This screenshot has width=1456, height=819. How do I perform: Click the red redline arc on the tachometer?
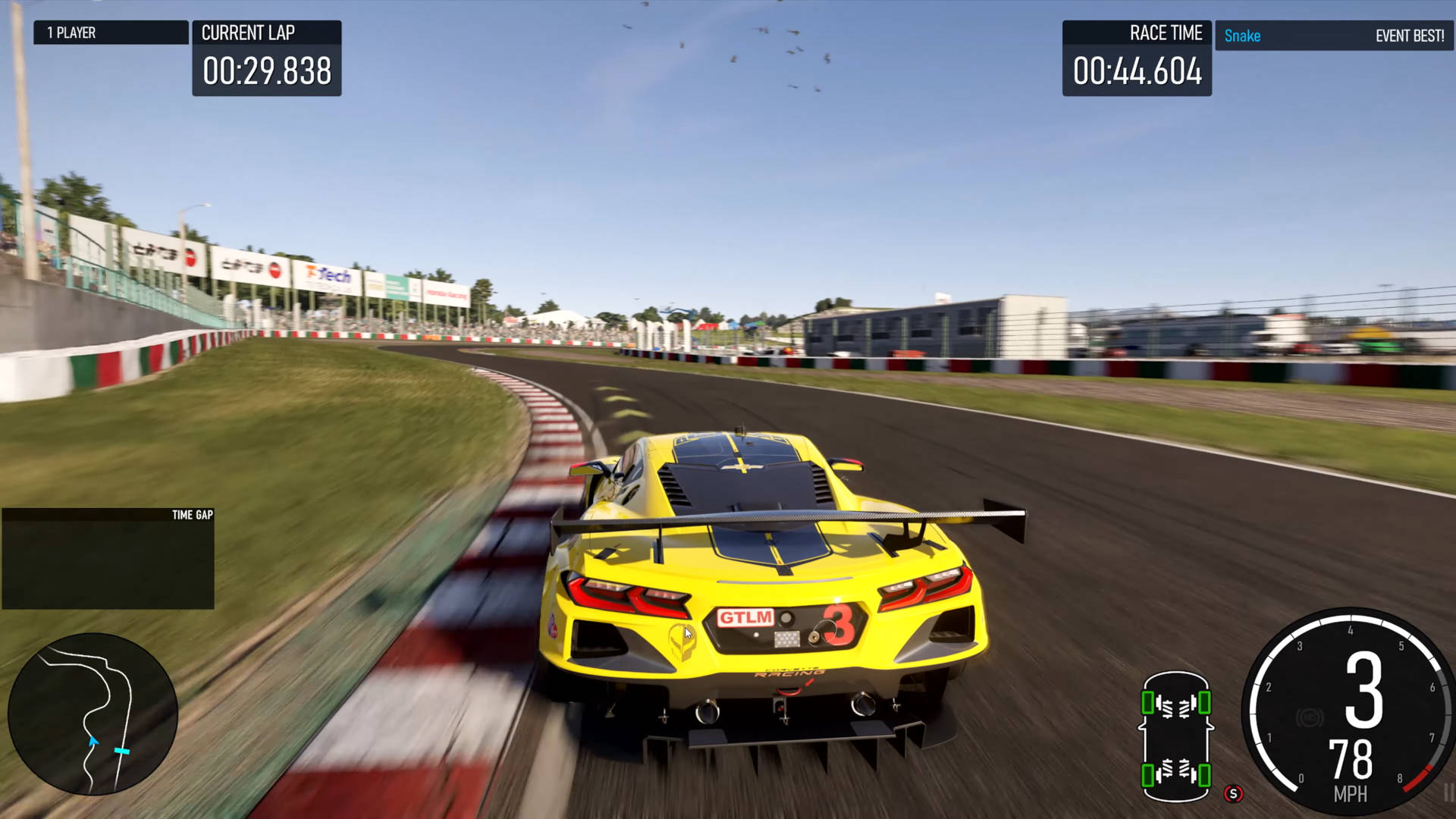pyautogui.click(x=1418, y=779)
